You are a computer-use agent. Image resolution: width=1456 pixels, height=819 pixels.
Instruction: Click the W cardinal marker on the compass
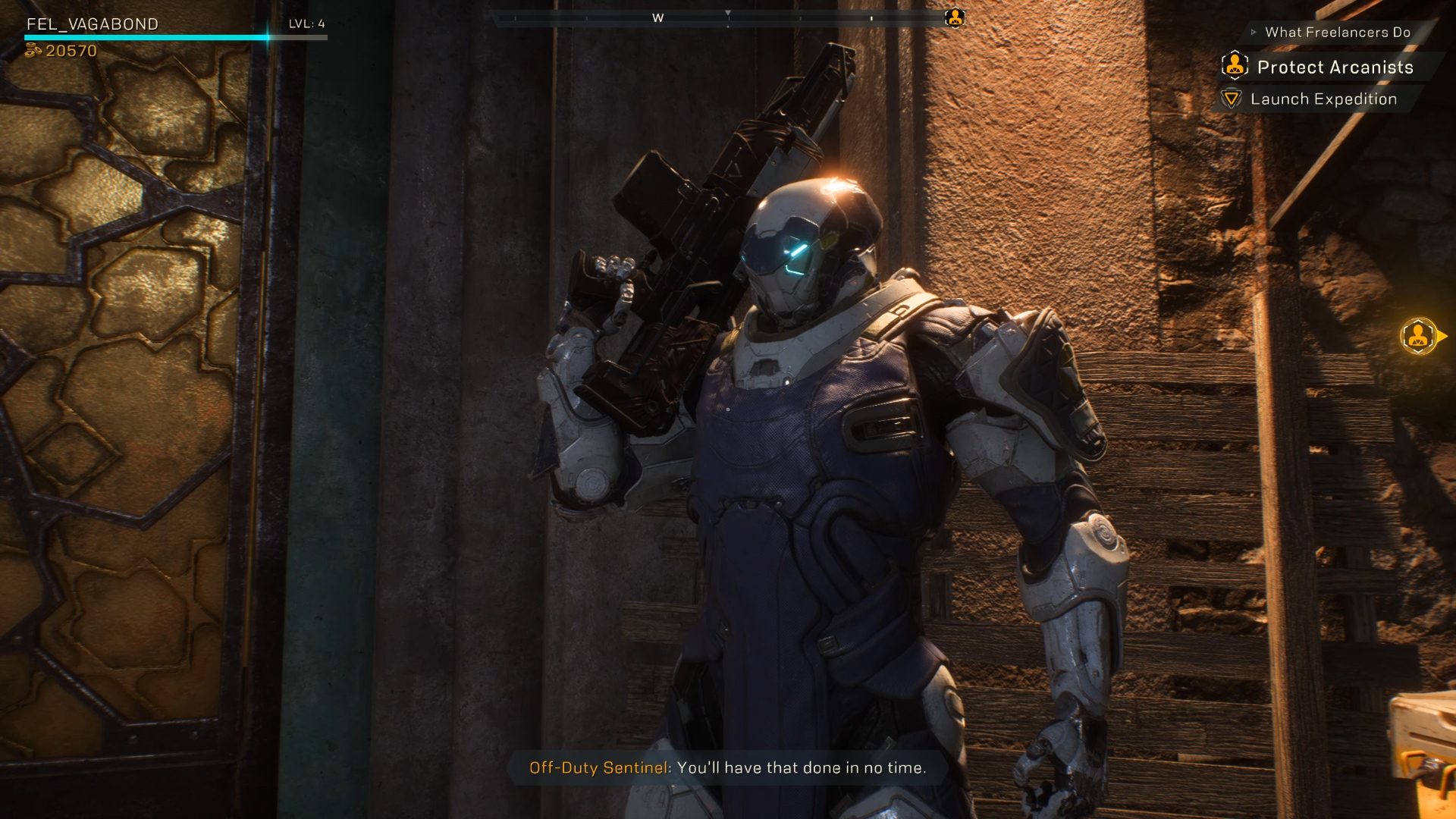click(657, 17)
